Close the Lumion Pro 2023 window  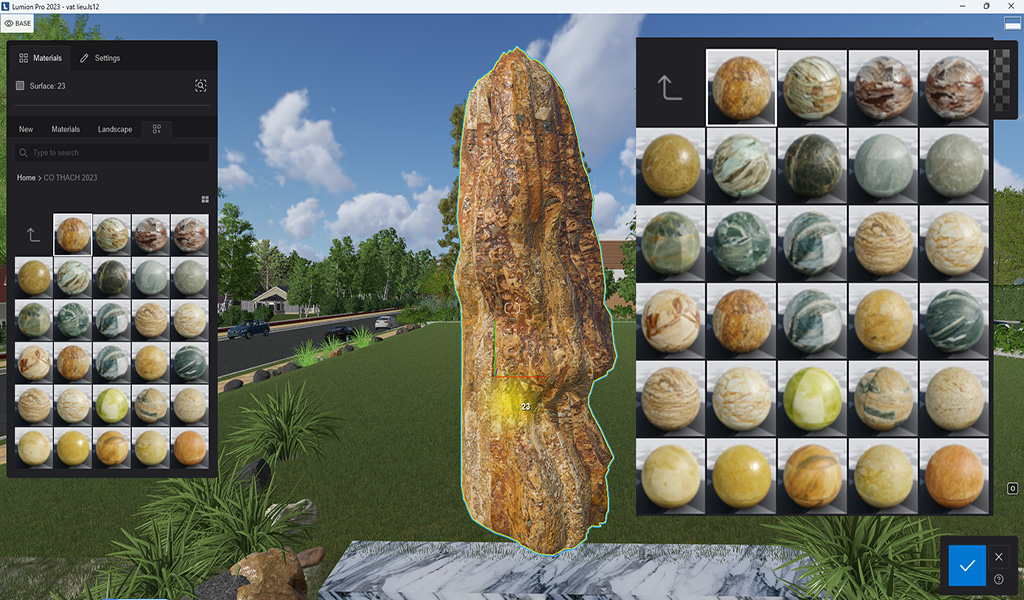point(1012,6)
